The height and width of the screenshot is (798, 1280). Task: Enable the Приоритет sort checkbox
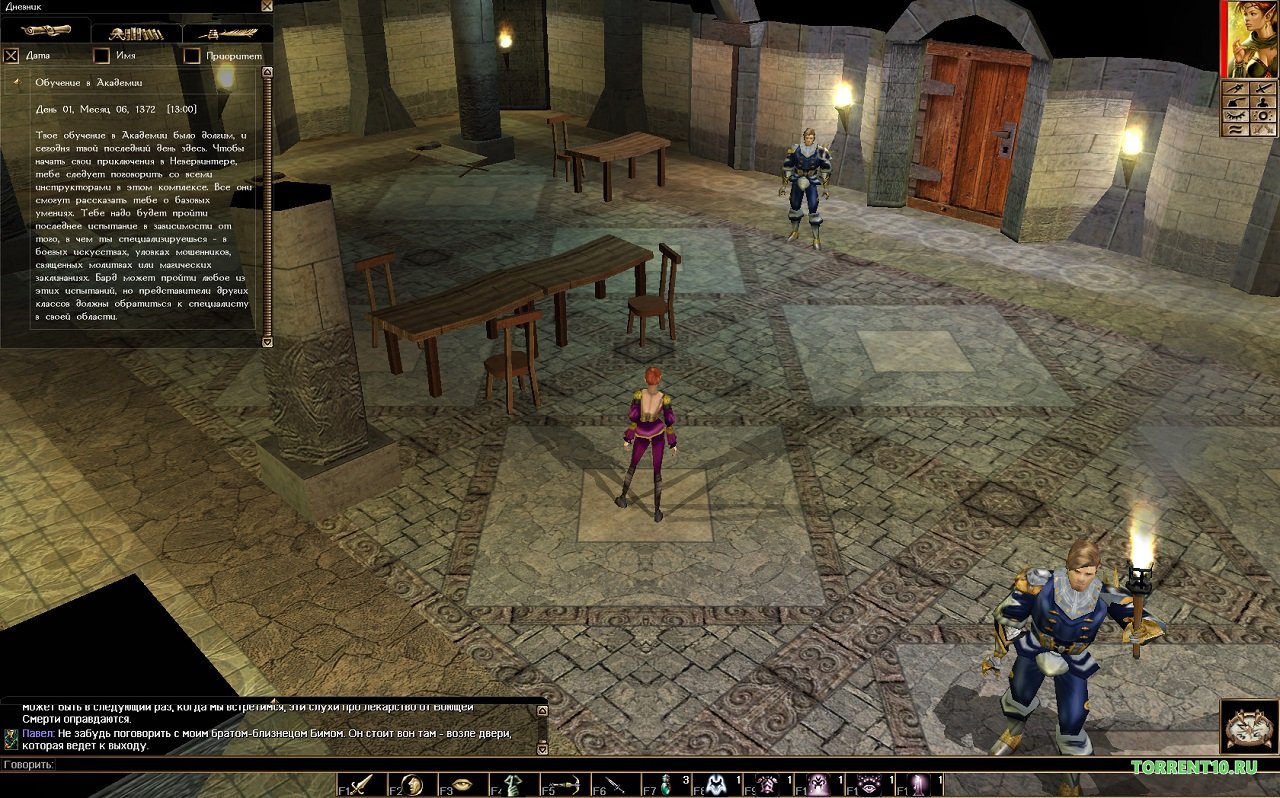(192, 56)
